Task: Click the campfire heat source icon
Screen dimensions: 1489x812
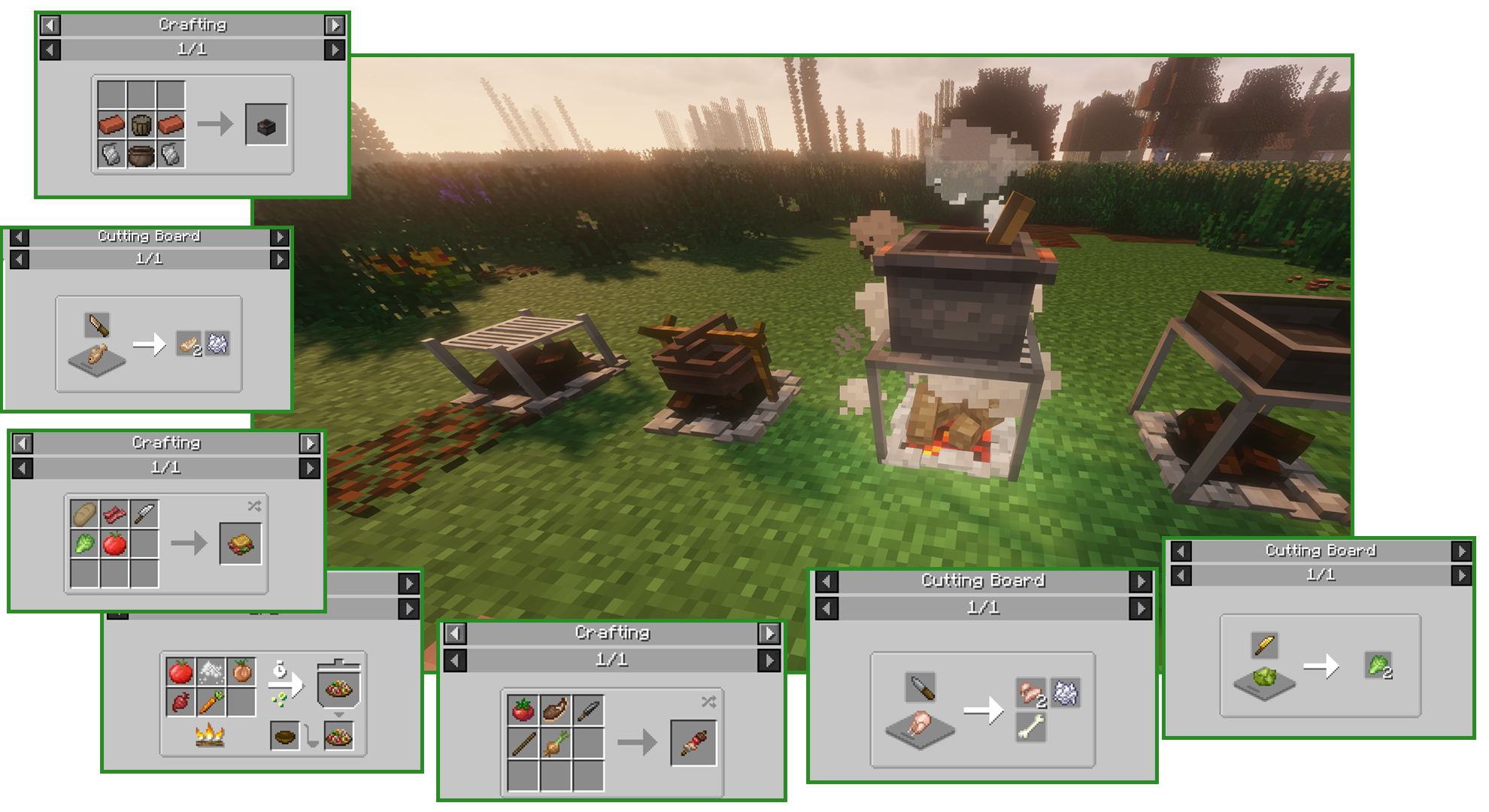Action: pos(211,734)
